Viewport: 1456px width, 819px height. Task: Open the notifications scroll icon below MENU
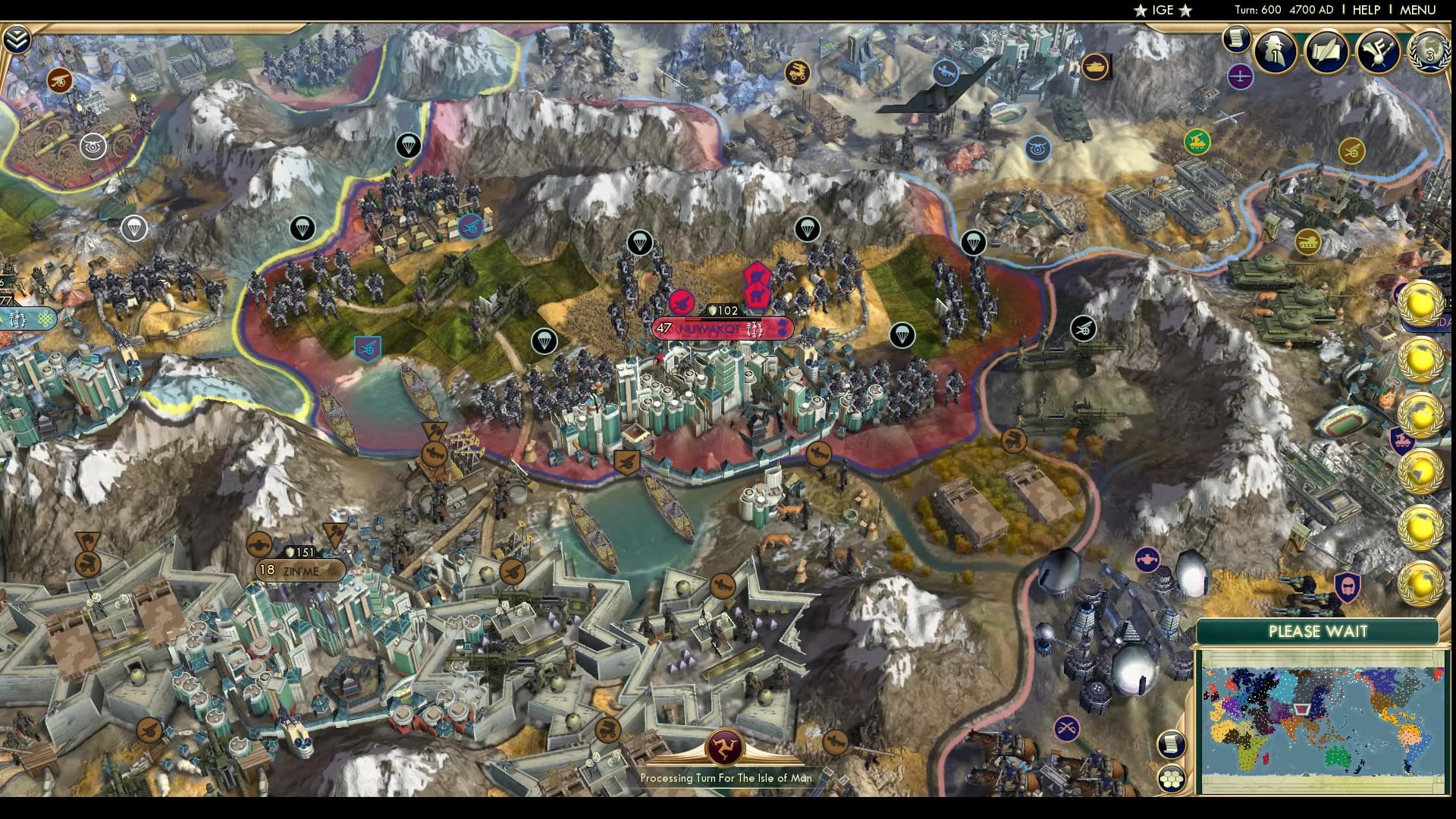1237,36
